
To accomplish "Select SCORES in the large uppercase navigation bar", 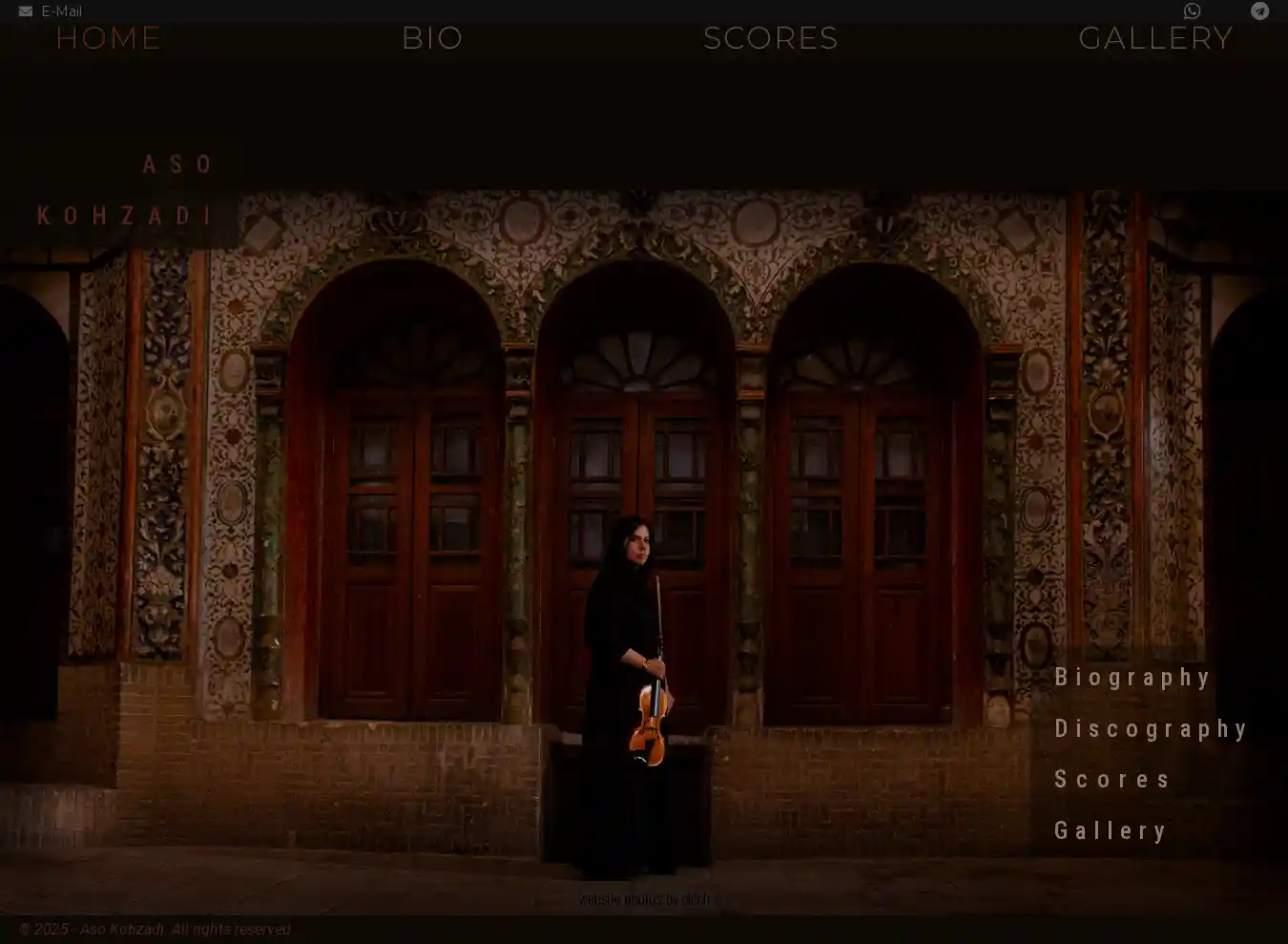I will click(770, 38).
